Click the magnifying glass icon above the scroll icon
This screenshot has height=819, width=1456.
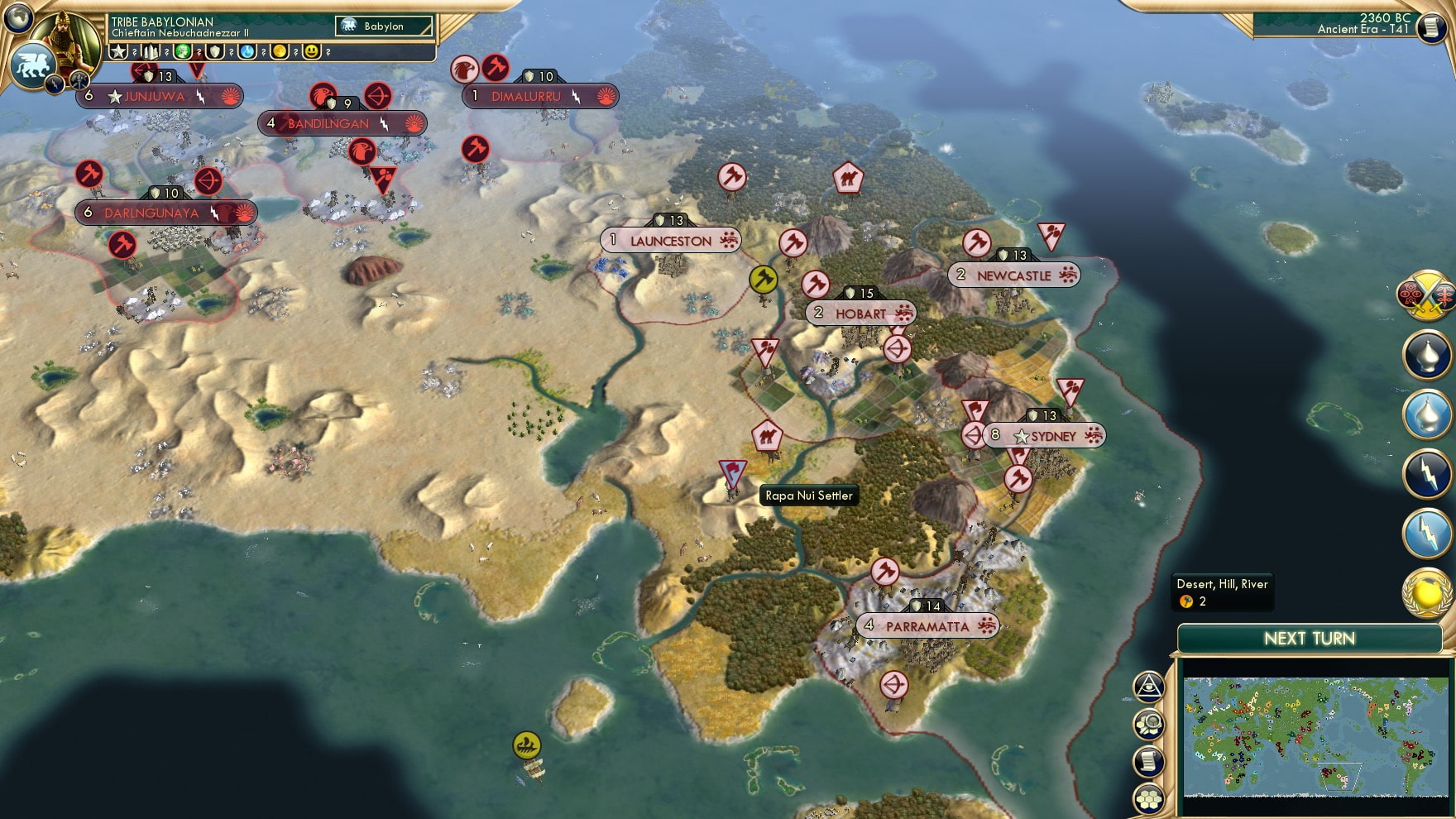coord(1147,722)
